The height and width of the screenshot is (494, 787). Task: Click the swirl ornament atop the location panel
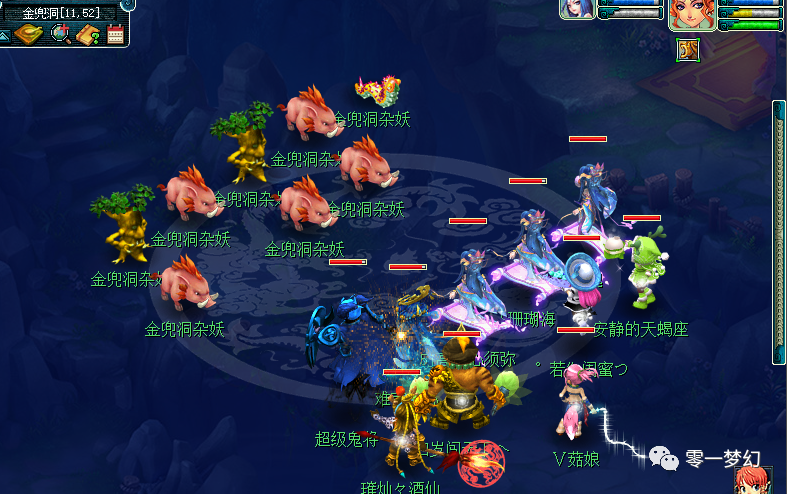point(128,4)
